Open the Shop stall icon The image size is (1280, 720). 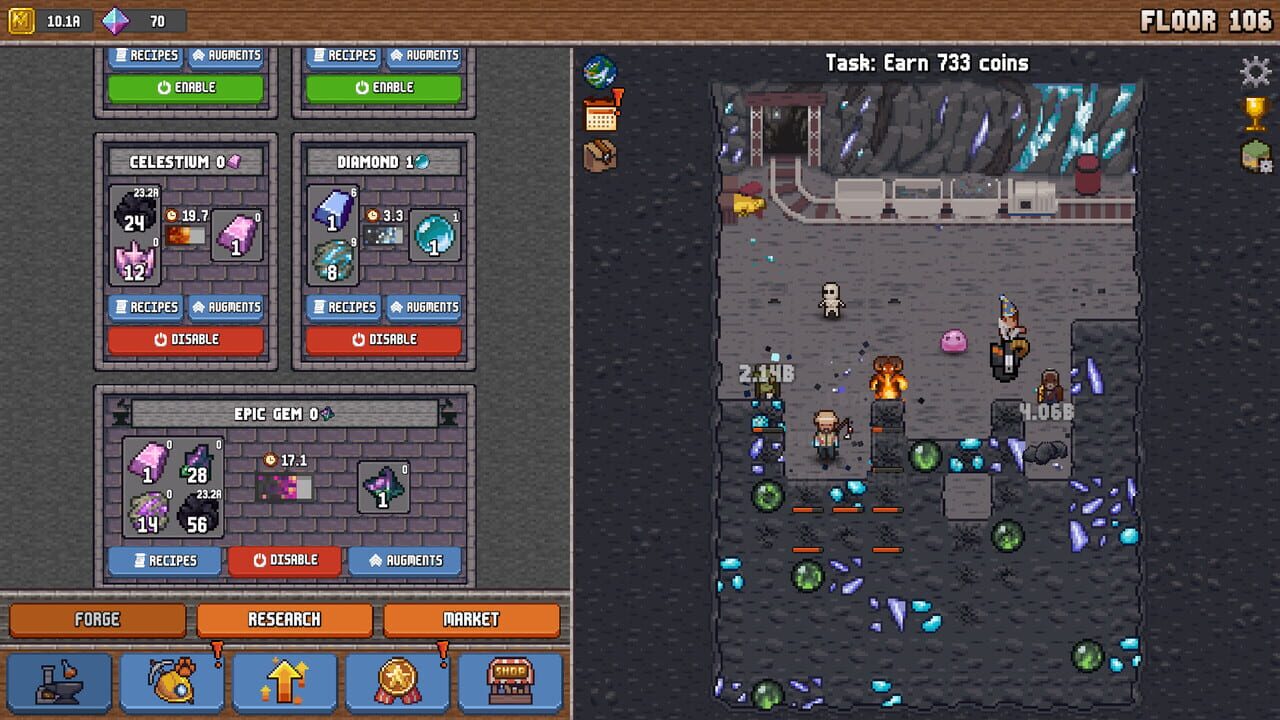tap(509, 682)
